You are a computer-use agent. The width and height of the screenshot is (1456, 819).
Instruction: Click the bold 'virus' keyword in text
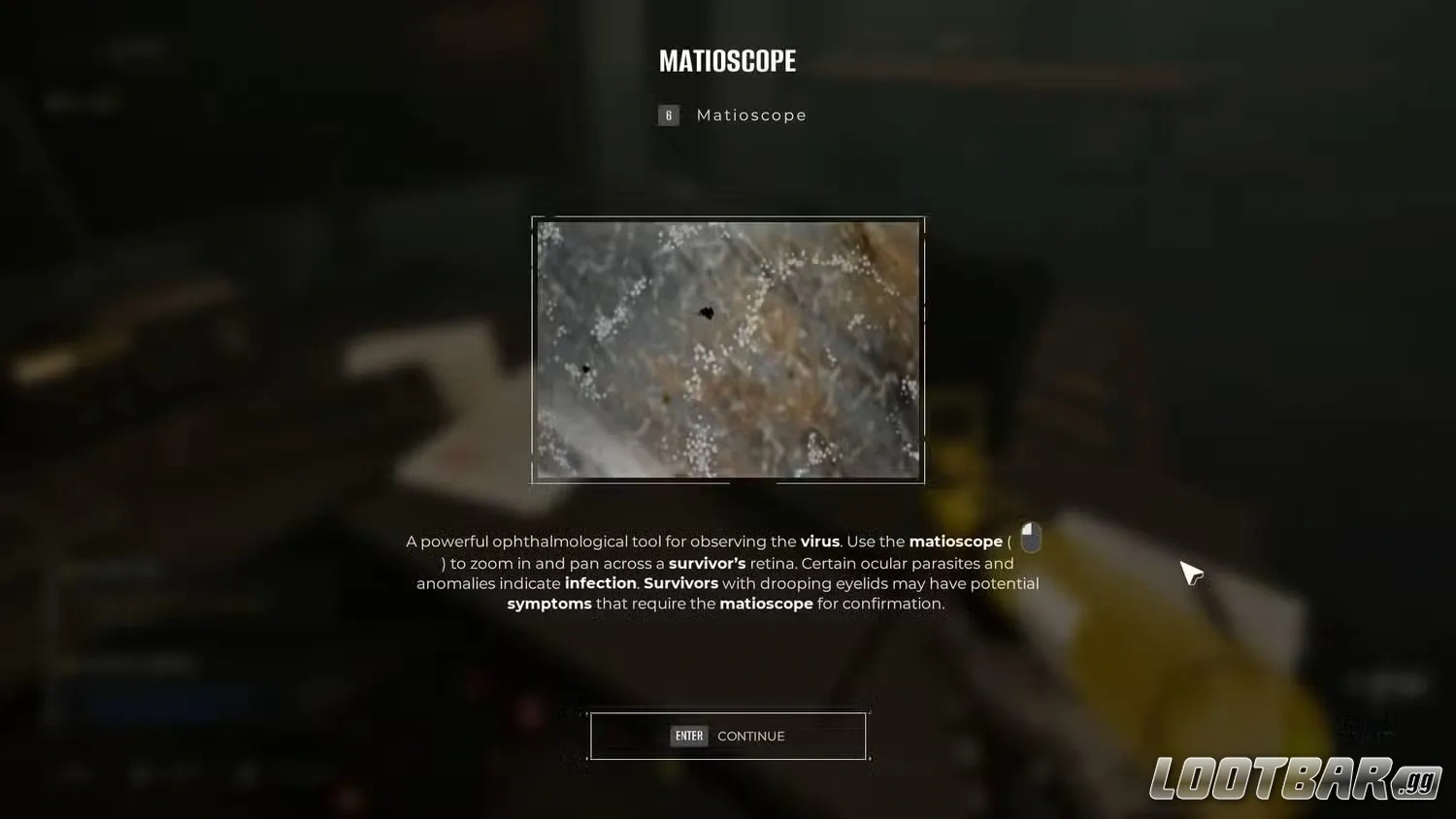[820, 541]
